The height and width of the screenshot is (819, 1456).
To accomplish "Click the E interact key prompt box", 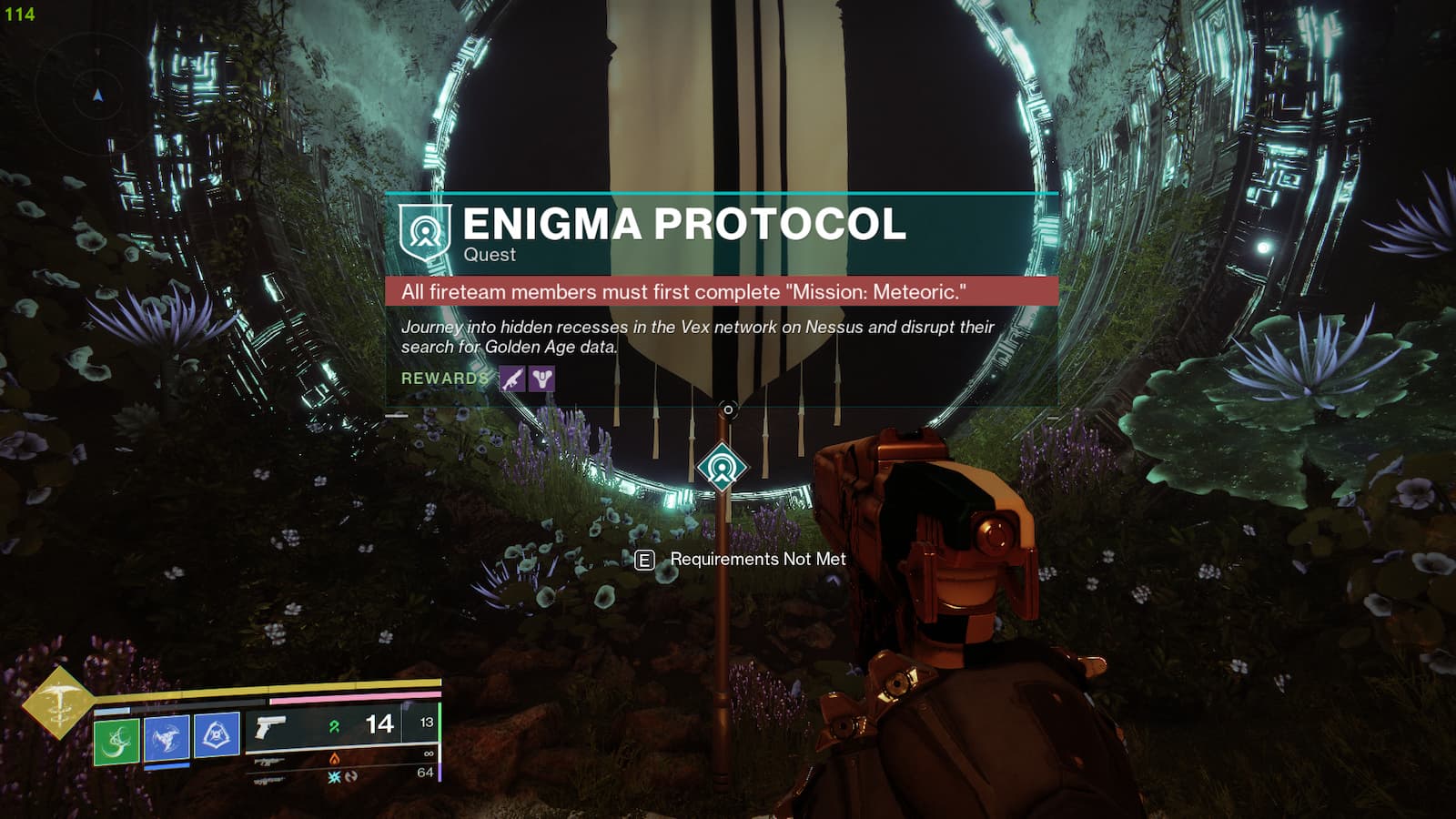I will pyautogui.click(x=645, y=559).
